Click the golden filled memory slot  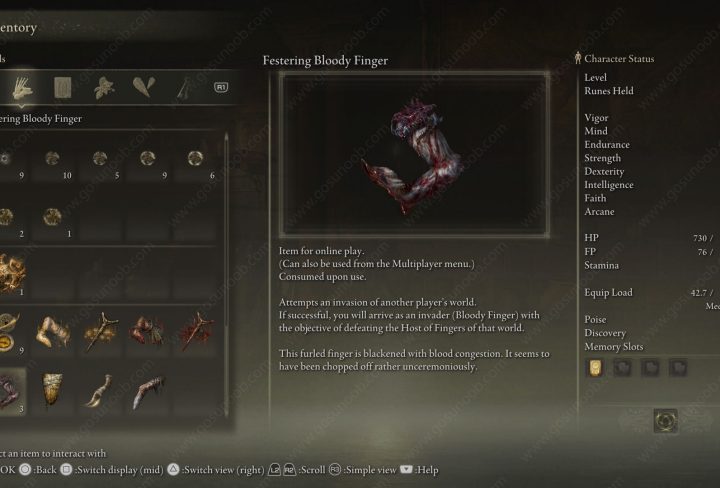[x=596, y=368]
